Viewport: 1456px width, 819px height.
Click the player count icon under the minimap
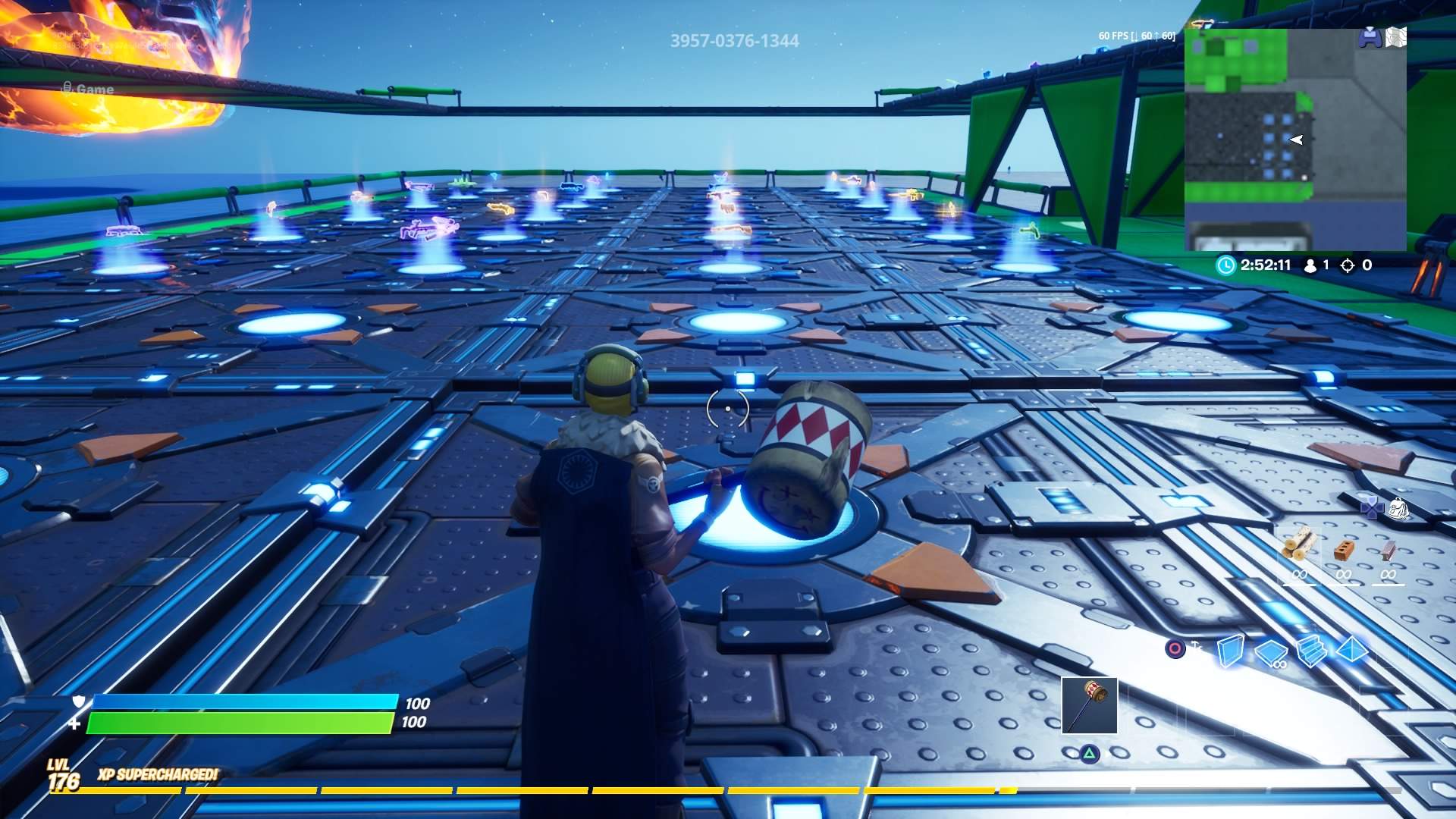point(1310,265)
